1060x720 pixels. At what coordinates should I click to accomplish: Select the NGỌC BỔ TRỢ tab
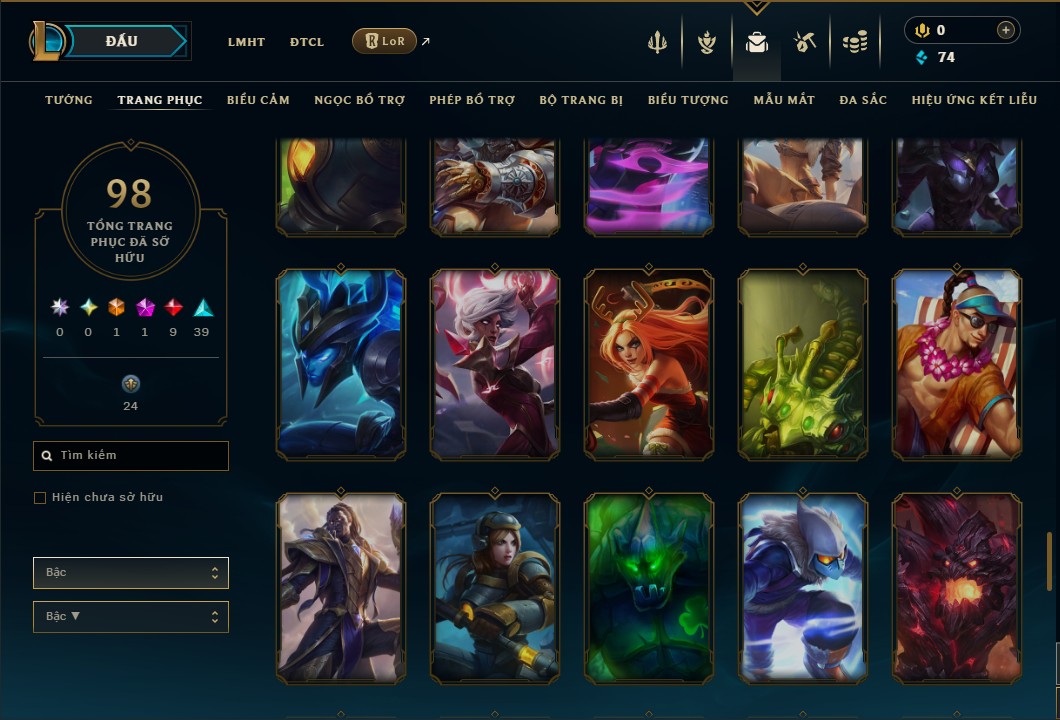(359, 100)
